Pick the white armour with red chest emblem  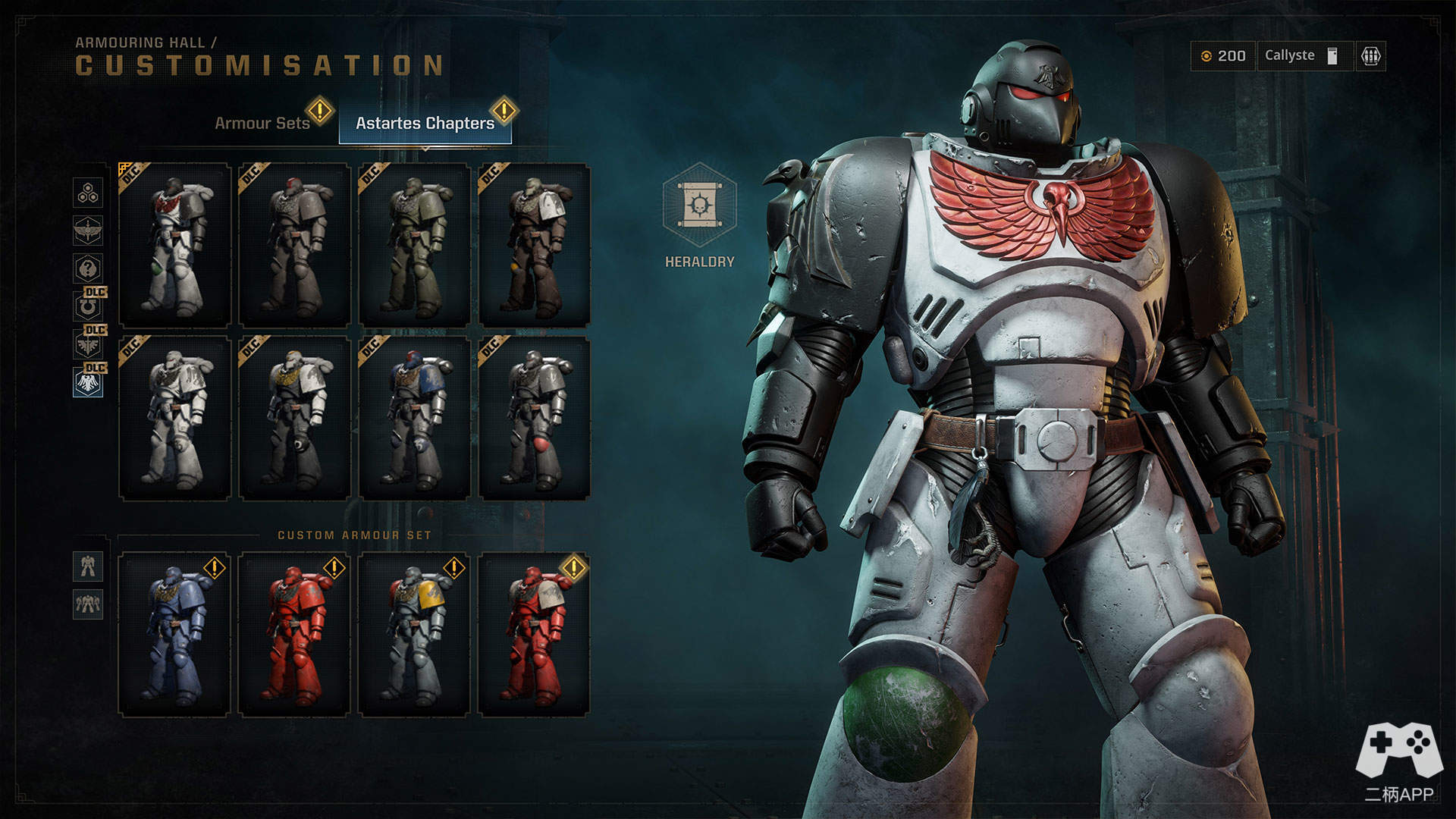coord(175,245)
